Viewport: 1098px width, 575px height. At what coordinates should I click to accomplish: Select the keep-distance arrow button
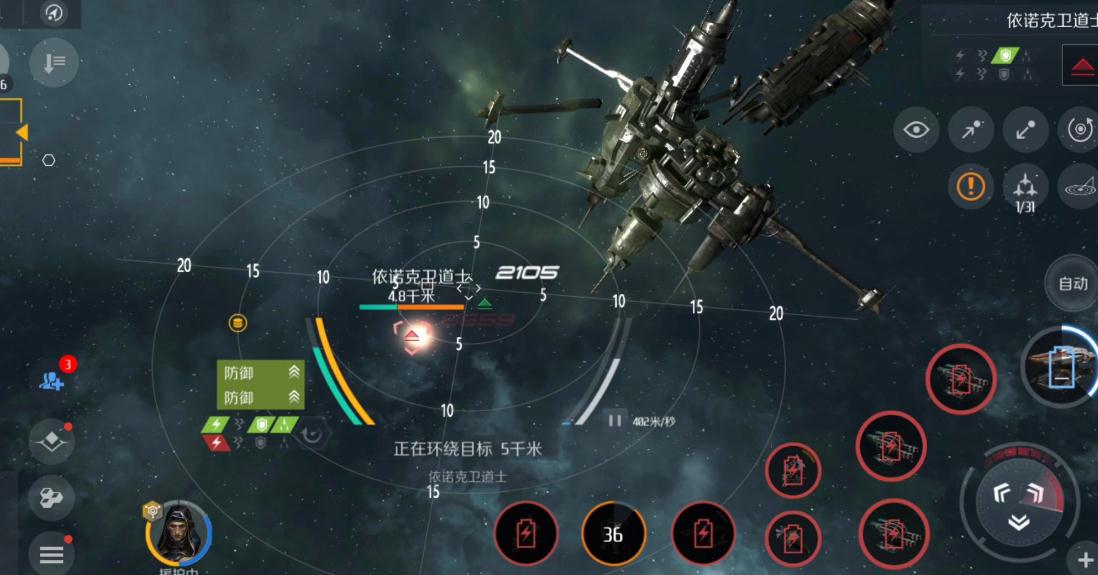tap(1025, 130)
